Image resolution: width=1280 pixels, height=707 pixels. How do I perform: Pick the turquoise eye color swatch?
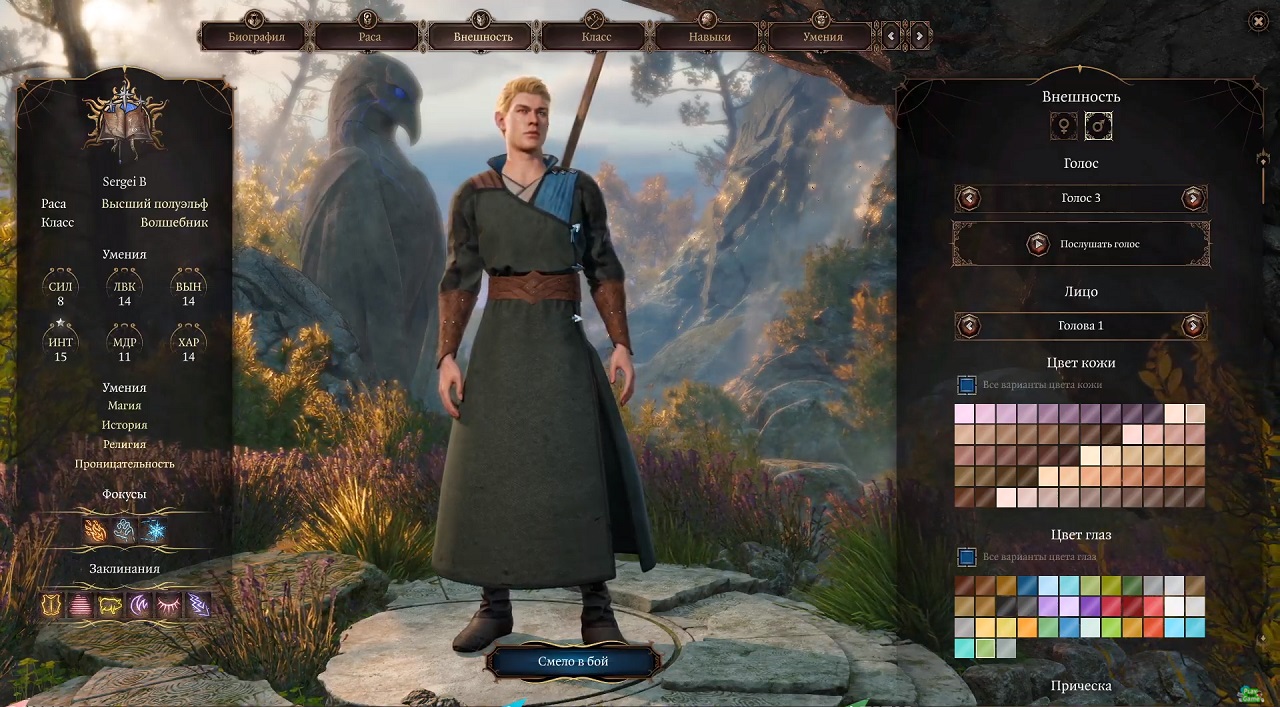(964, 648)
